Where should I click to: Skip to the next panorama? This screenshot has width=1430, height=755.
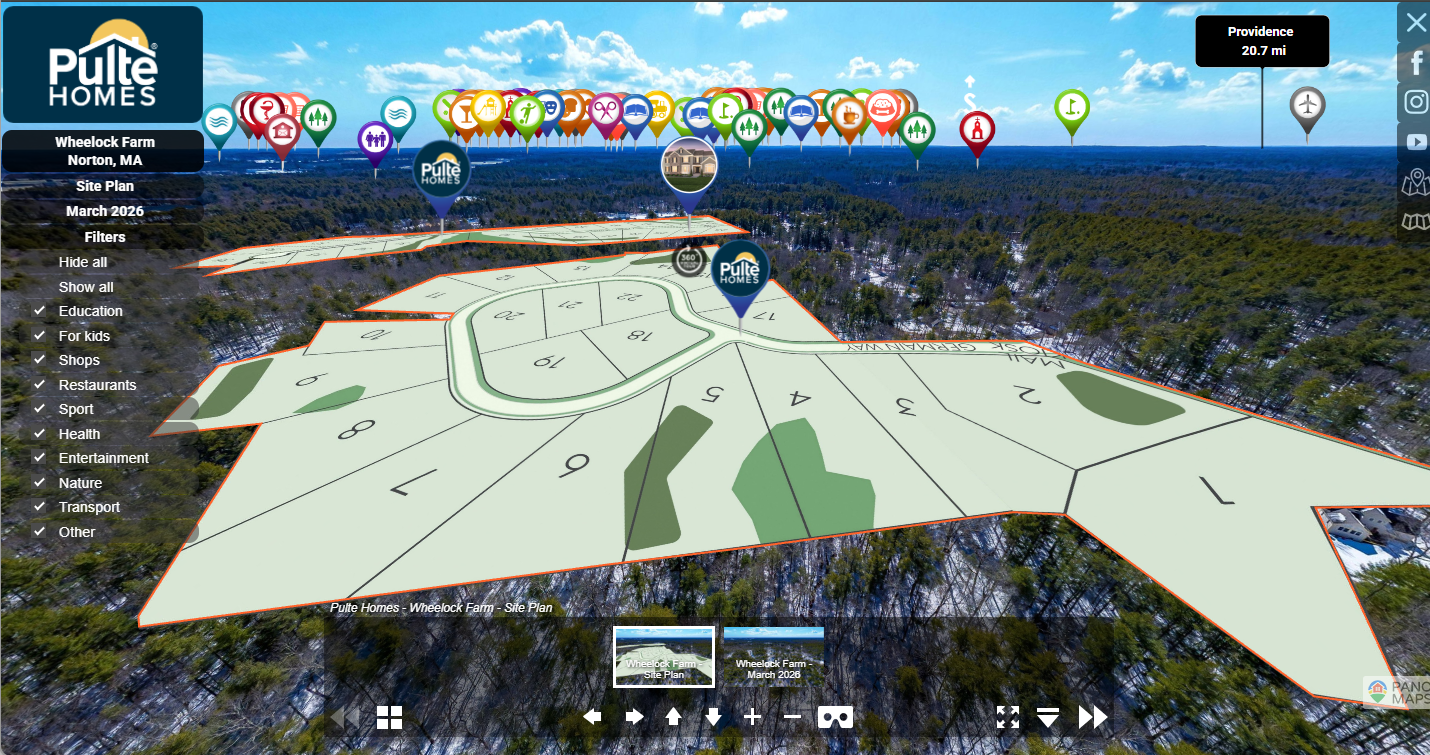click(1093, 717)
